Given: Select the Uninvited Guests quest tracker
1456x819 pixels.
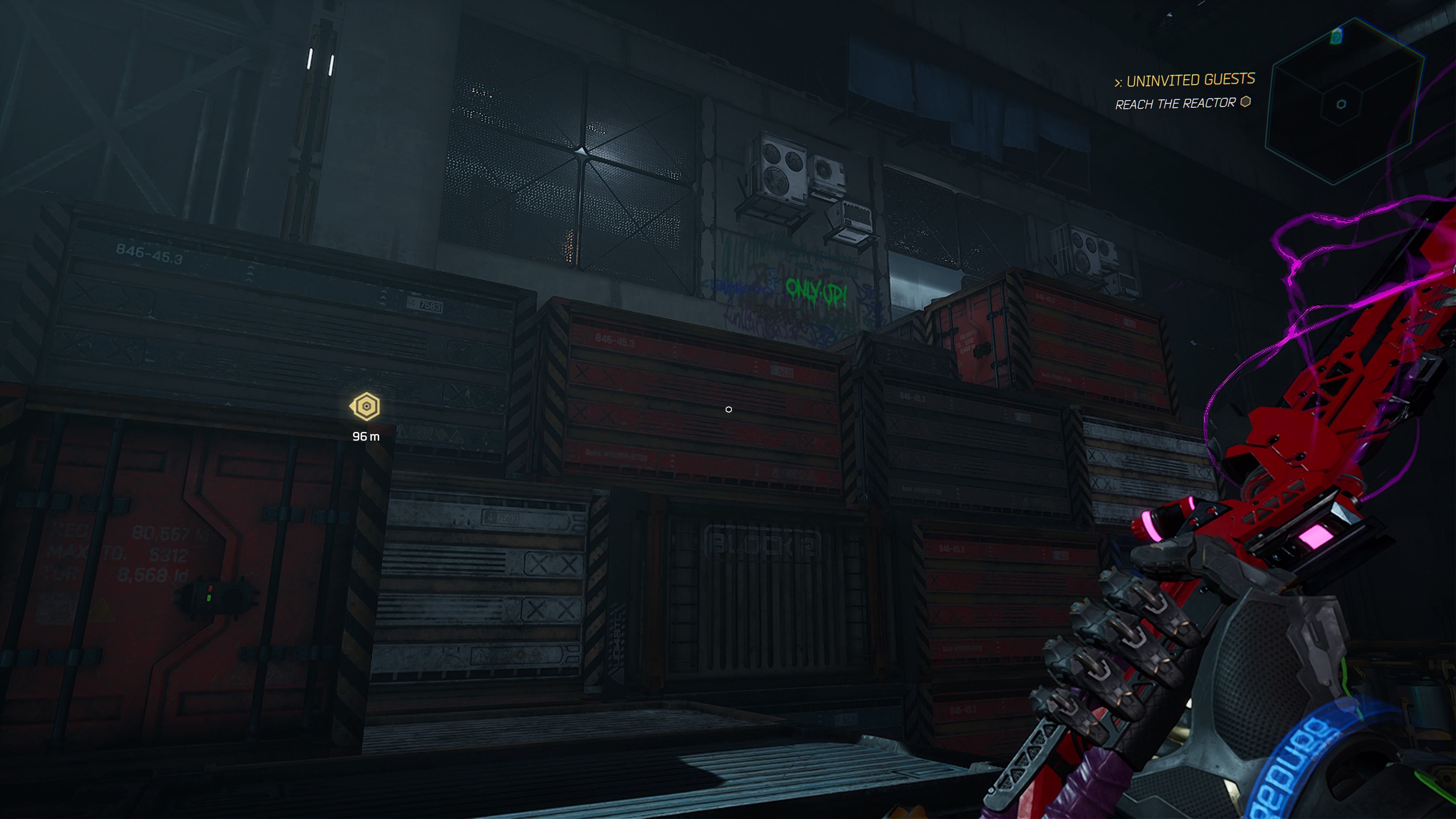Looking at the screenshot, I should (x=1185, y=80).
